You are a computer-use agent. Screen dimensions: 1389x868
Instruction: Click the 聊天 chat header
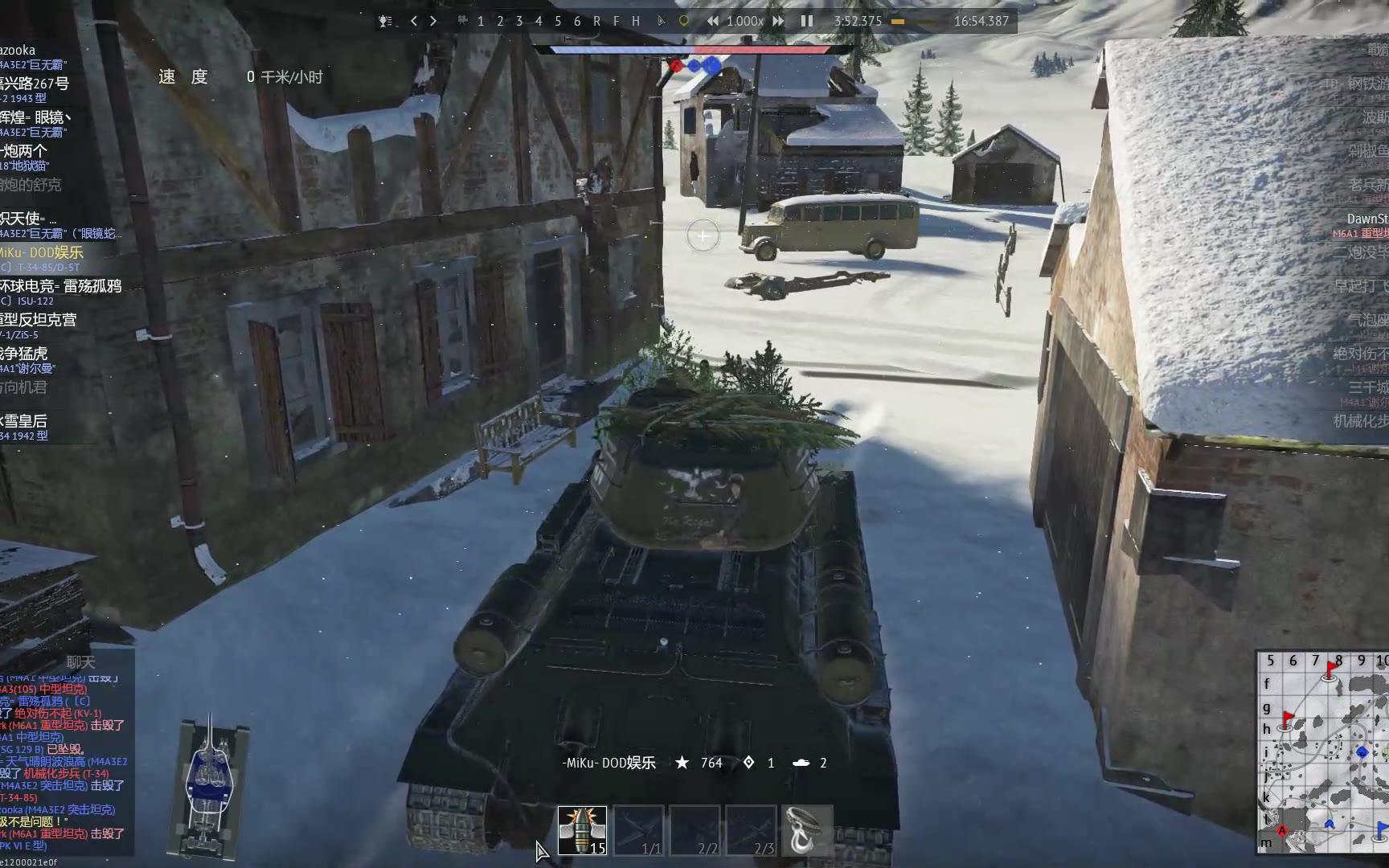(80, 662)
